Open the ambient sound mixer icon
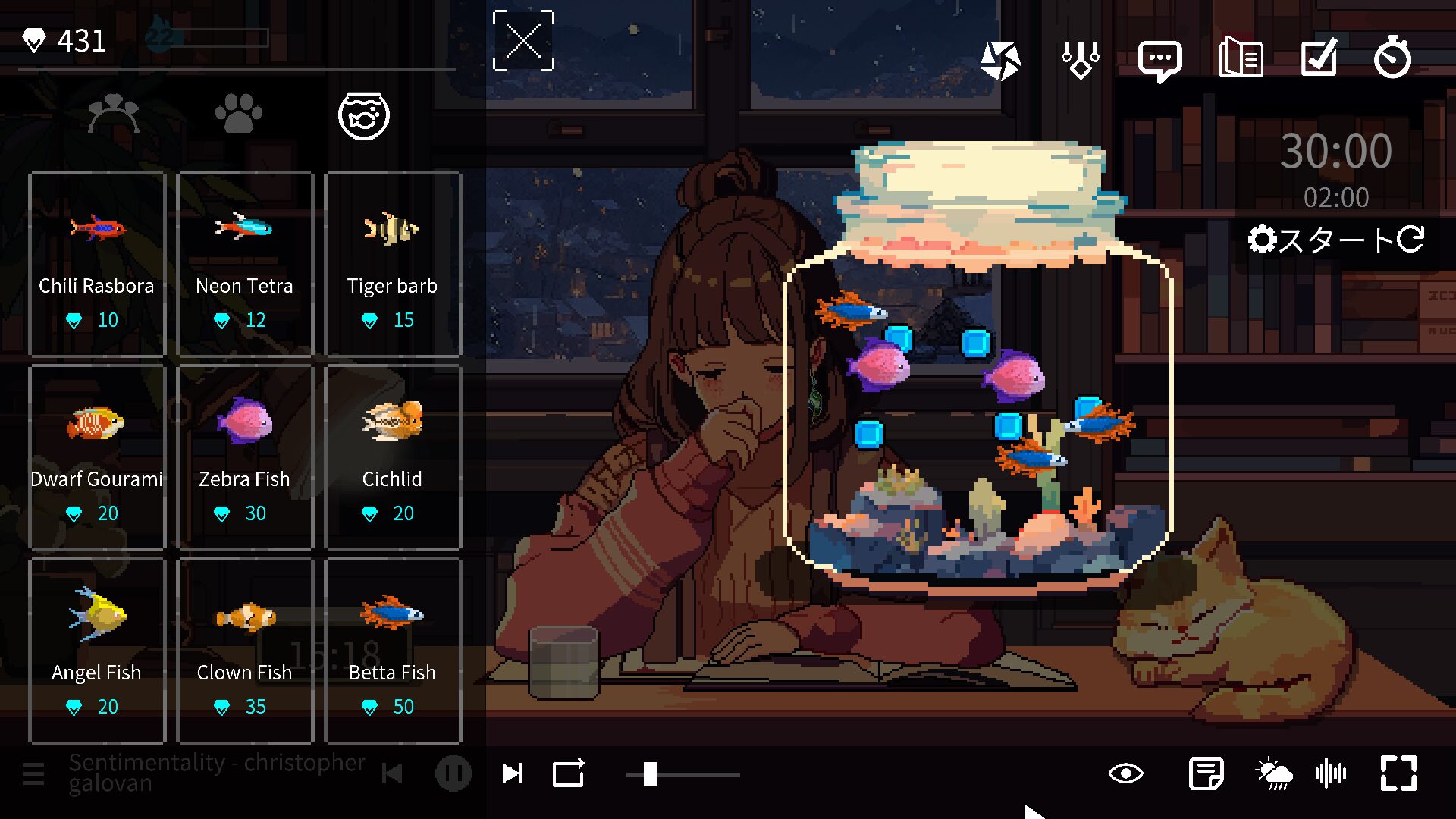1456x819 pixels. pos(1331,773)
